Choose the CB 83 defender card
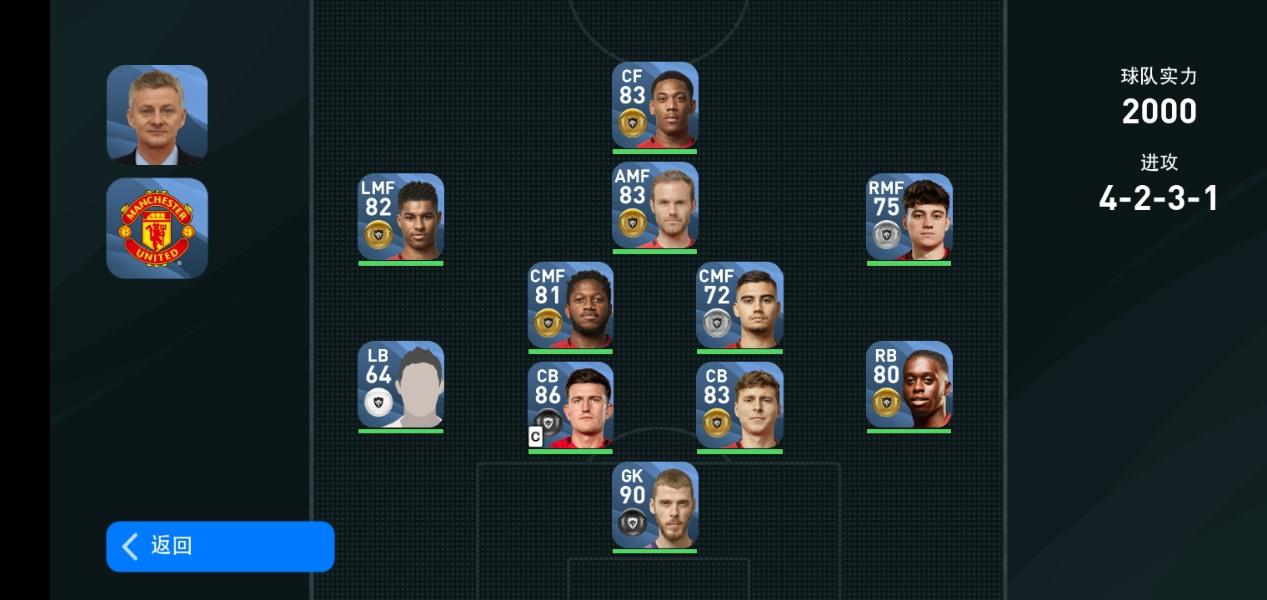Screen dimensions: 1267x600 740,405
